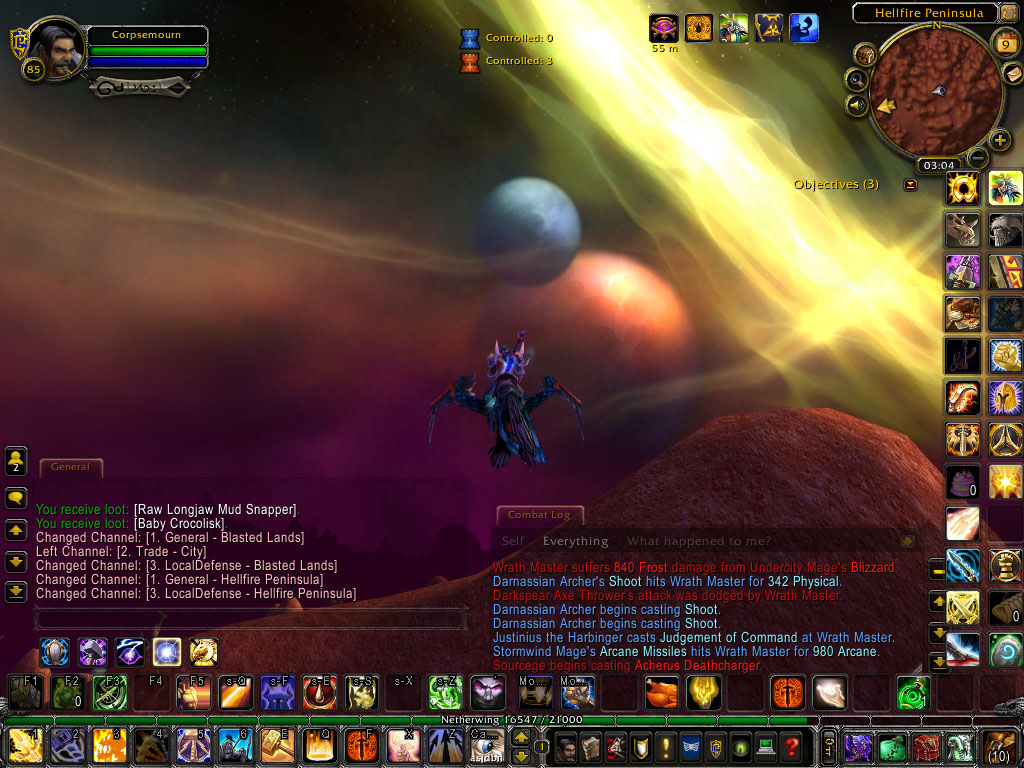Open the chat speech bubble menu

click(x=16, y=497)
